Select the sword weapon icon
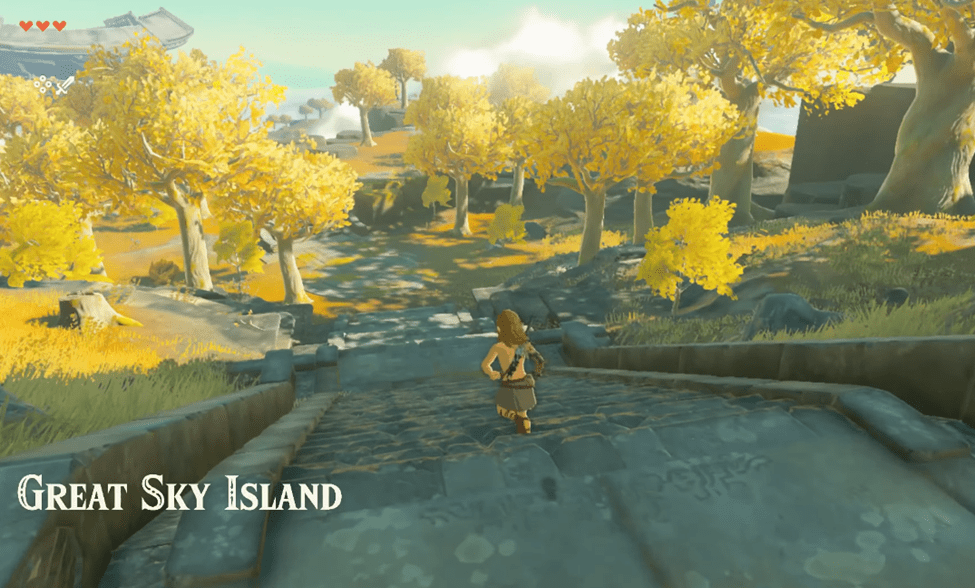 coord(64,85)
